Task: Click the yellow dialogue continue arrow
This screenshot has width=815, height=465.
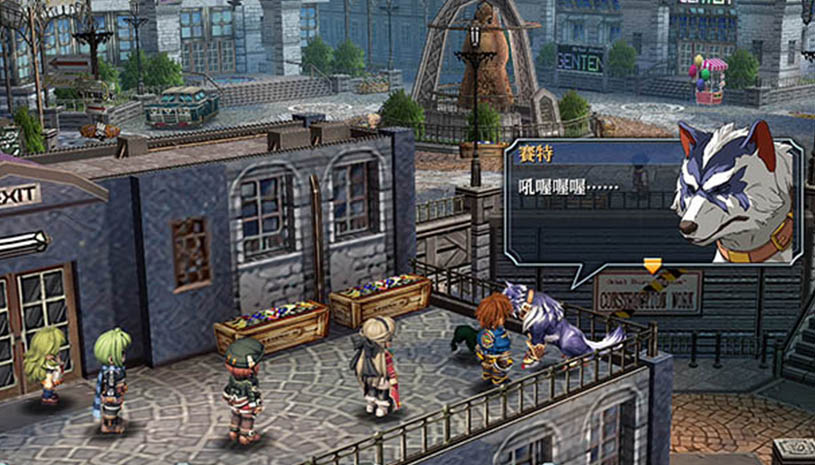Action: tap(653, 265)
